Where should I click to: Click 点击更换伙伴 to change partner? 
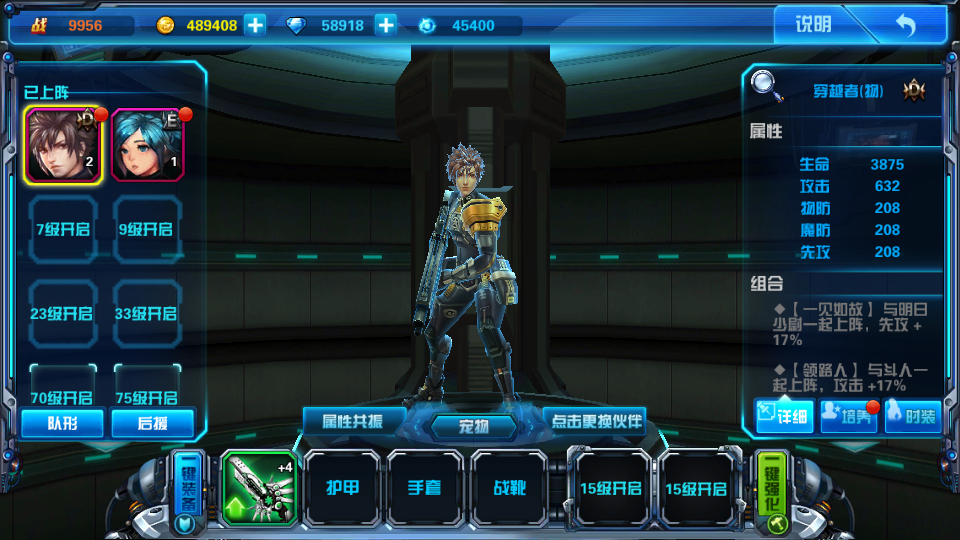pyautogui.click(x=595, y=419)
